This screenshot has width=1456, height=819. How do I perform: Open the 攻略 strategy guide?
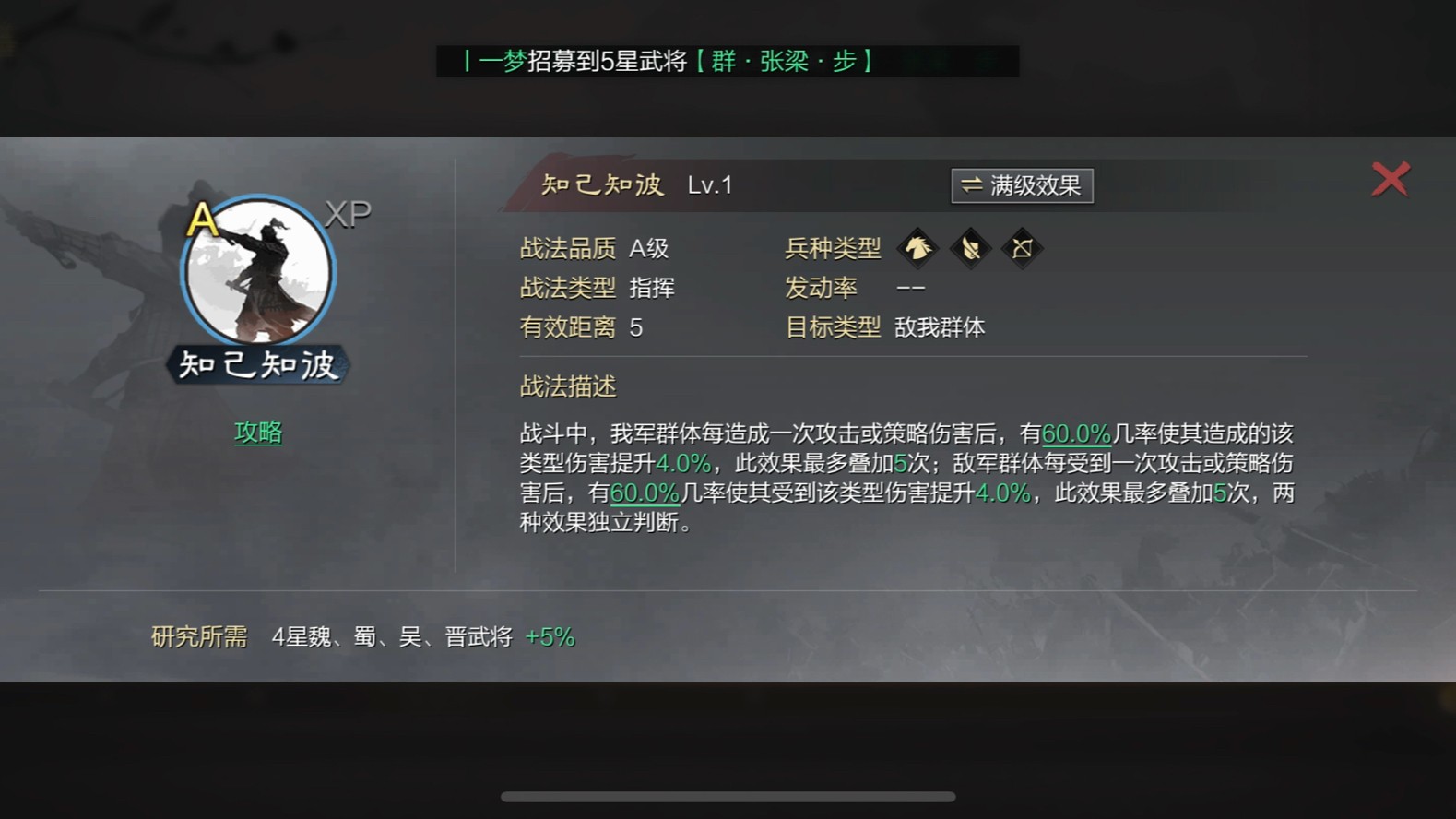(x=258, y=433)
